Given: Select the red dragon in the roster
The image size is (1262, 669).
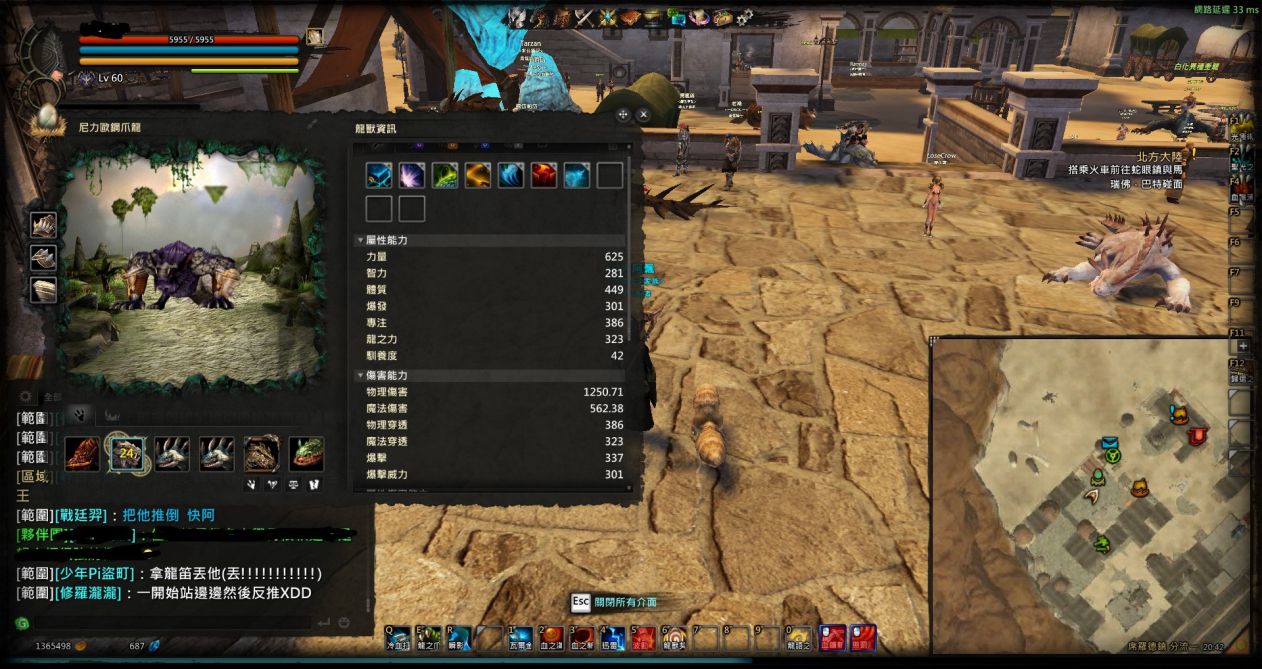Looking at the screenshot, I should (x=83, y=453).
